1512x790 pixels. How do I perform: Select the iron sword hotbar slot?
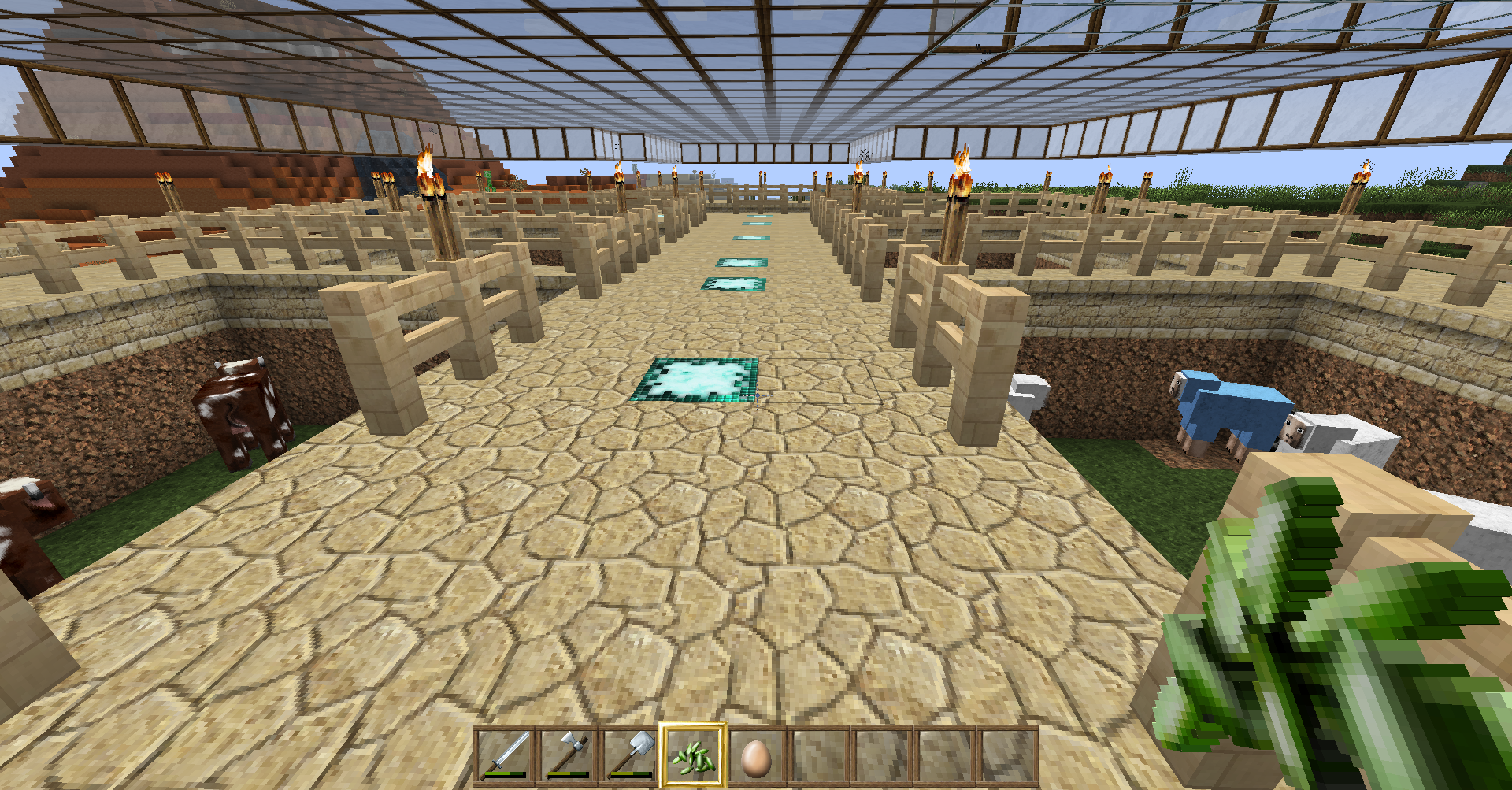pos(504,755)
